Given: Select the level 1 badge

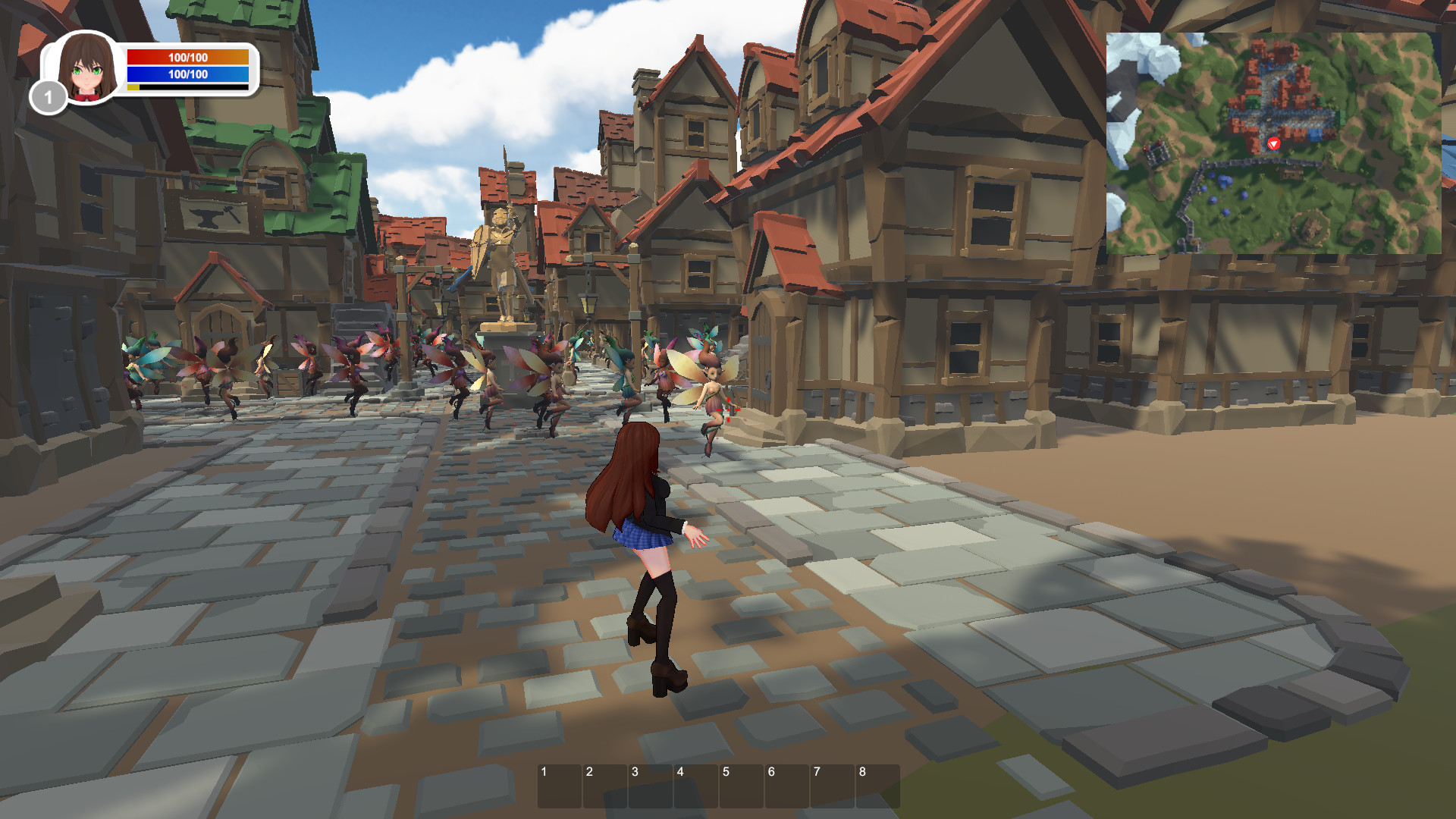Looking at the screenshot, I should (x=48, y=96).
